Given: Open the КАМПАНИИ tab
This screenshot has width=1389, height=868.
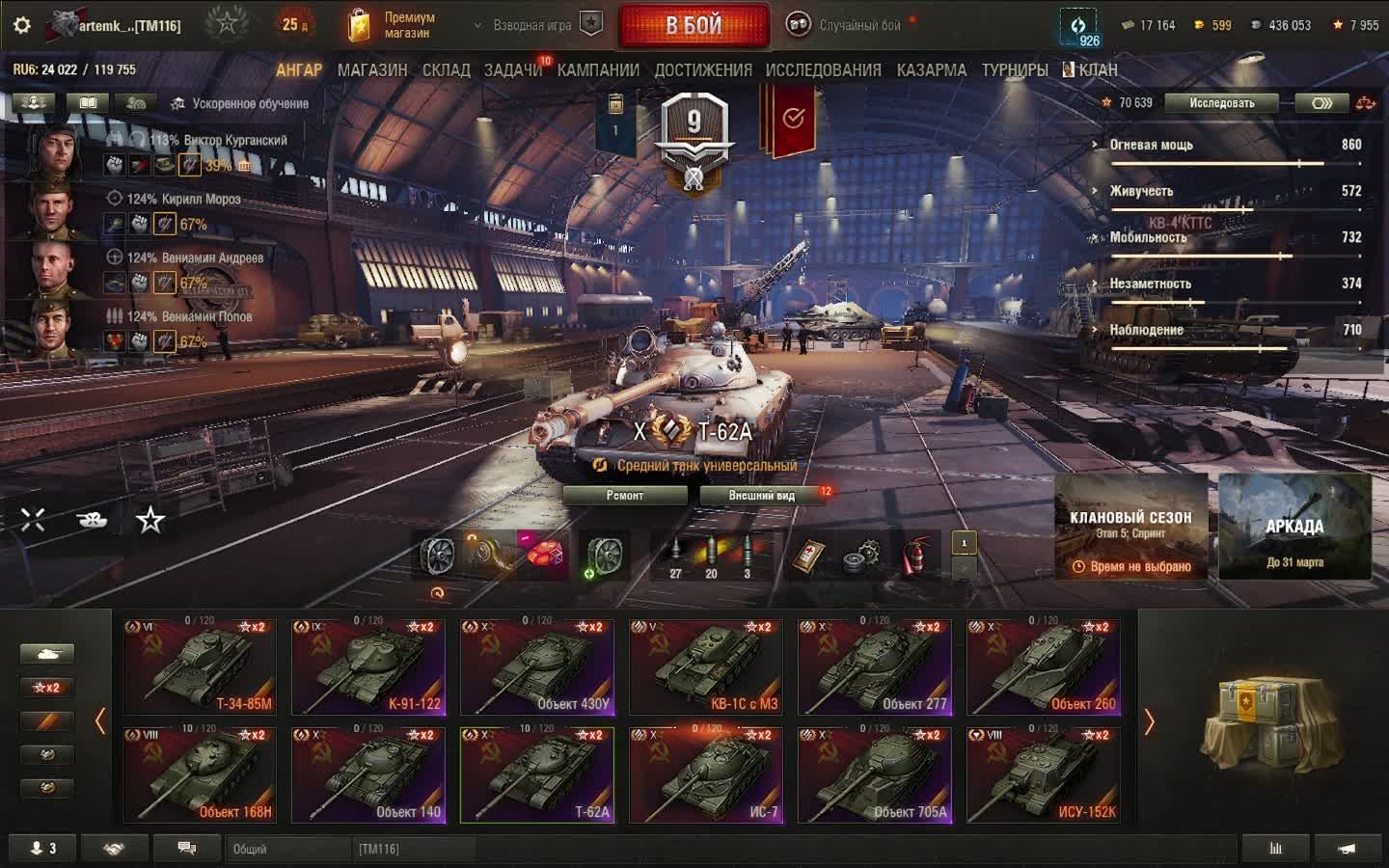Looking at the screenshot, I should pyautogui.click(x=598, y=70).
